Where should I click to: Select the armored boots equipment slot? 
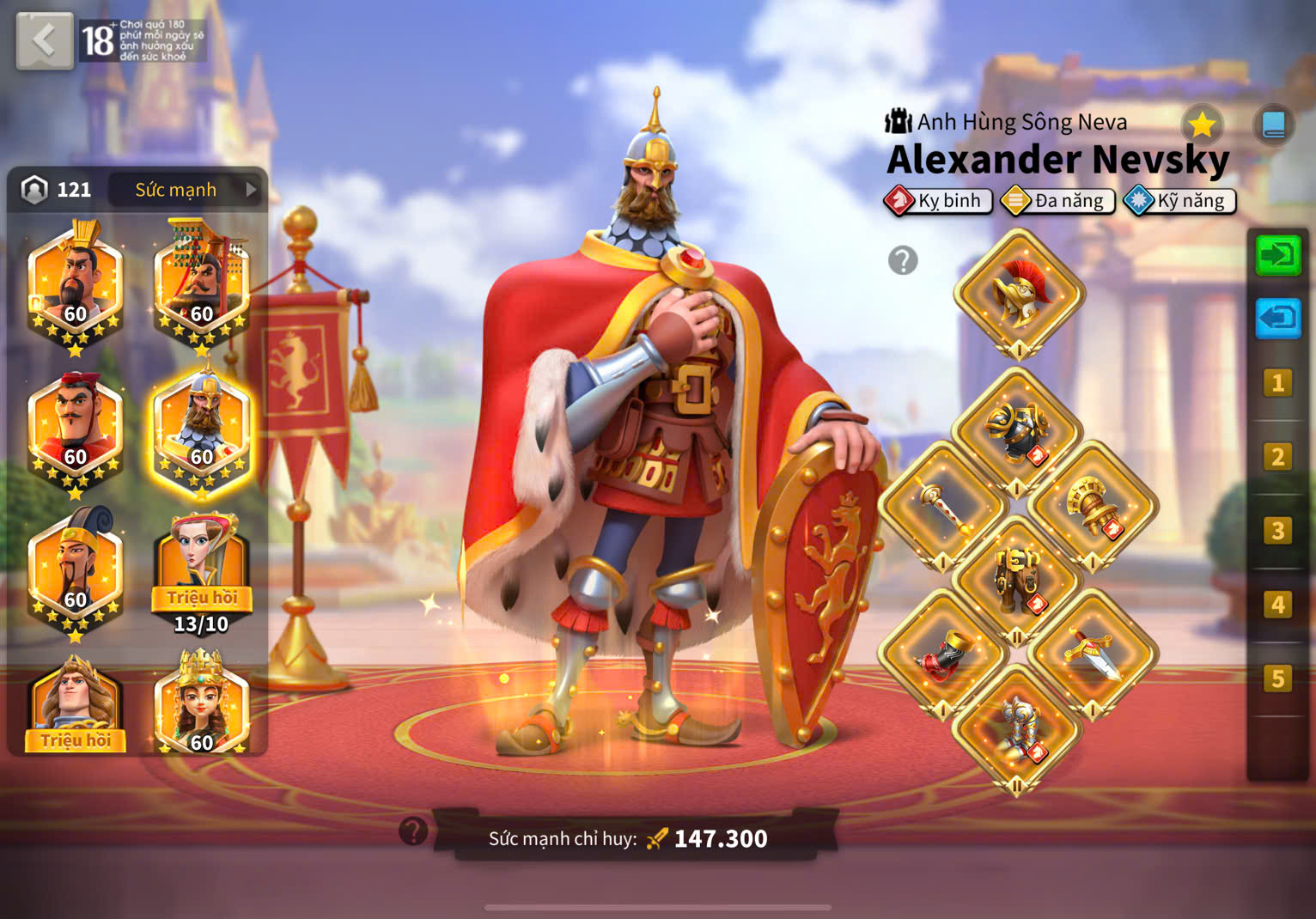(1017, 728)
